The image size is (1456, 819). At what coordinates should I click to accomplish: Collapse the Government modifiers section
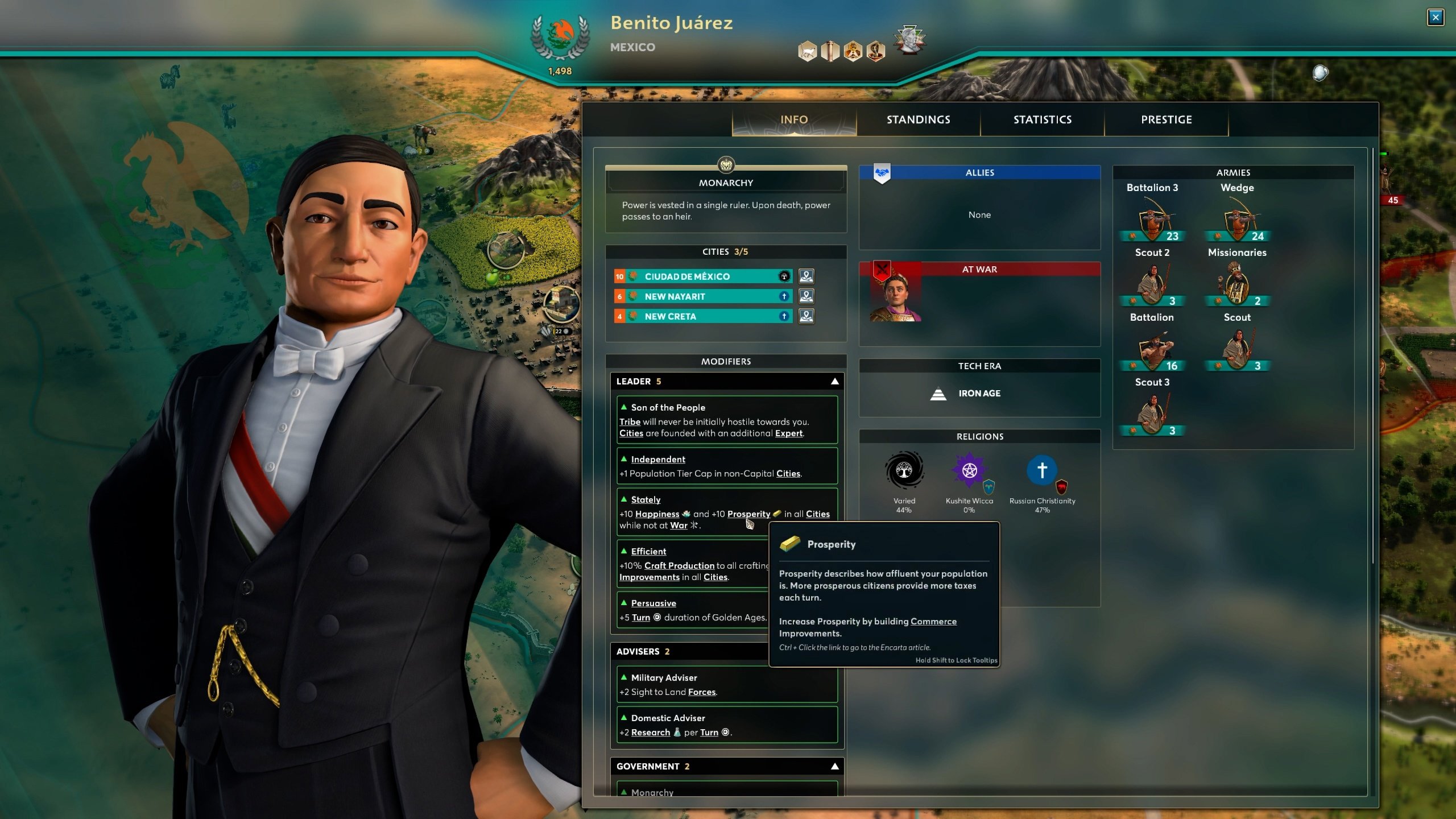[x=834, y=766]
